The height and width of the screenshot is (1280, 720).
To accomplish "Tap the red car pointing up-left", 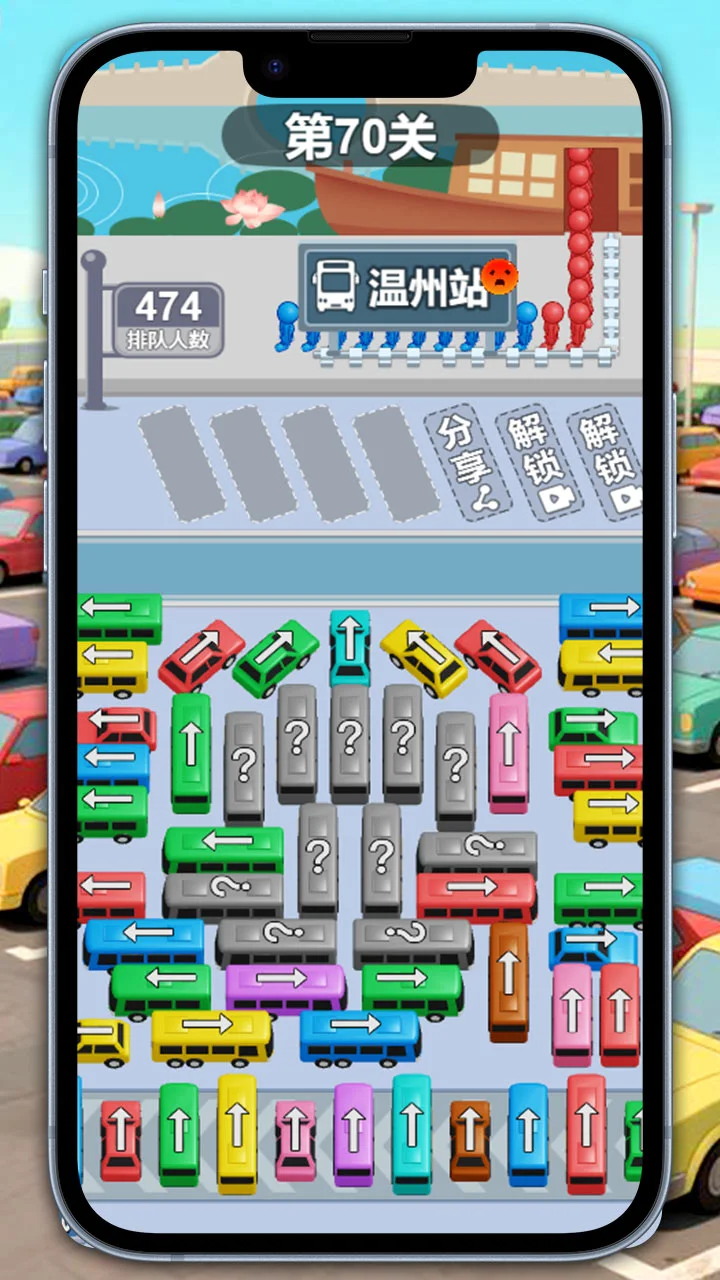I will click(x=498, y=656).
